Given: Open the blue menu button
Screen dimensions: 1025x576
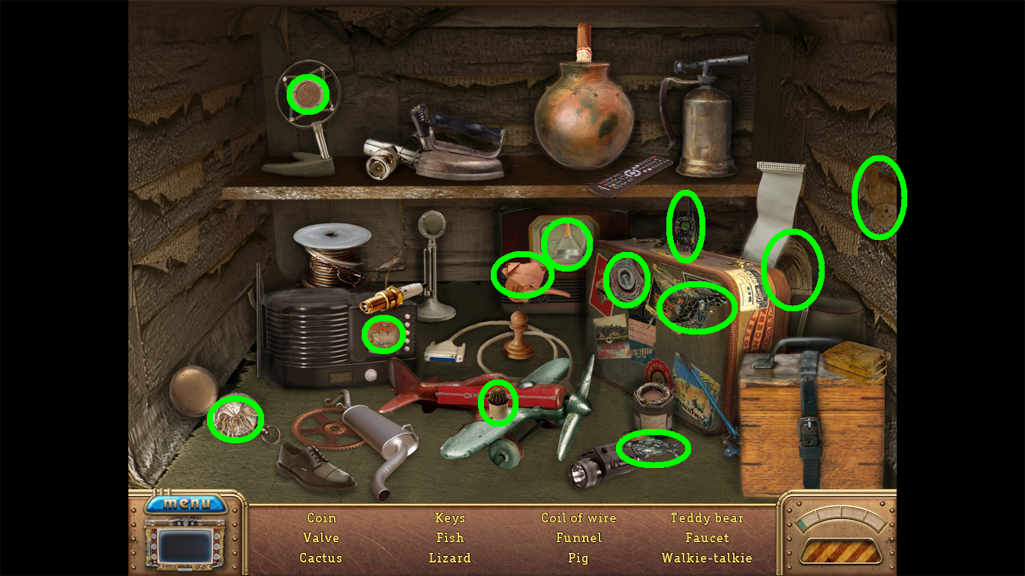Looking at the screenshot, I should click(x=185, y=503).
